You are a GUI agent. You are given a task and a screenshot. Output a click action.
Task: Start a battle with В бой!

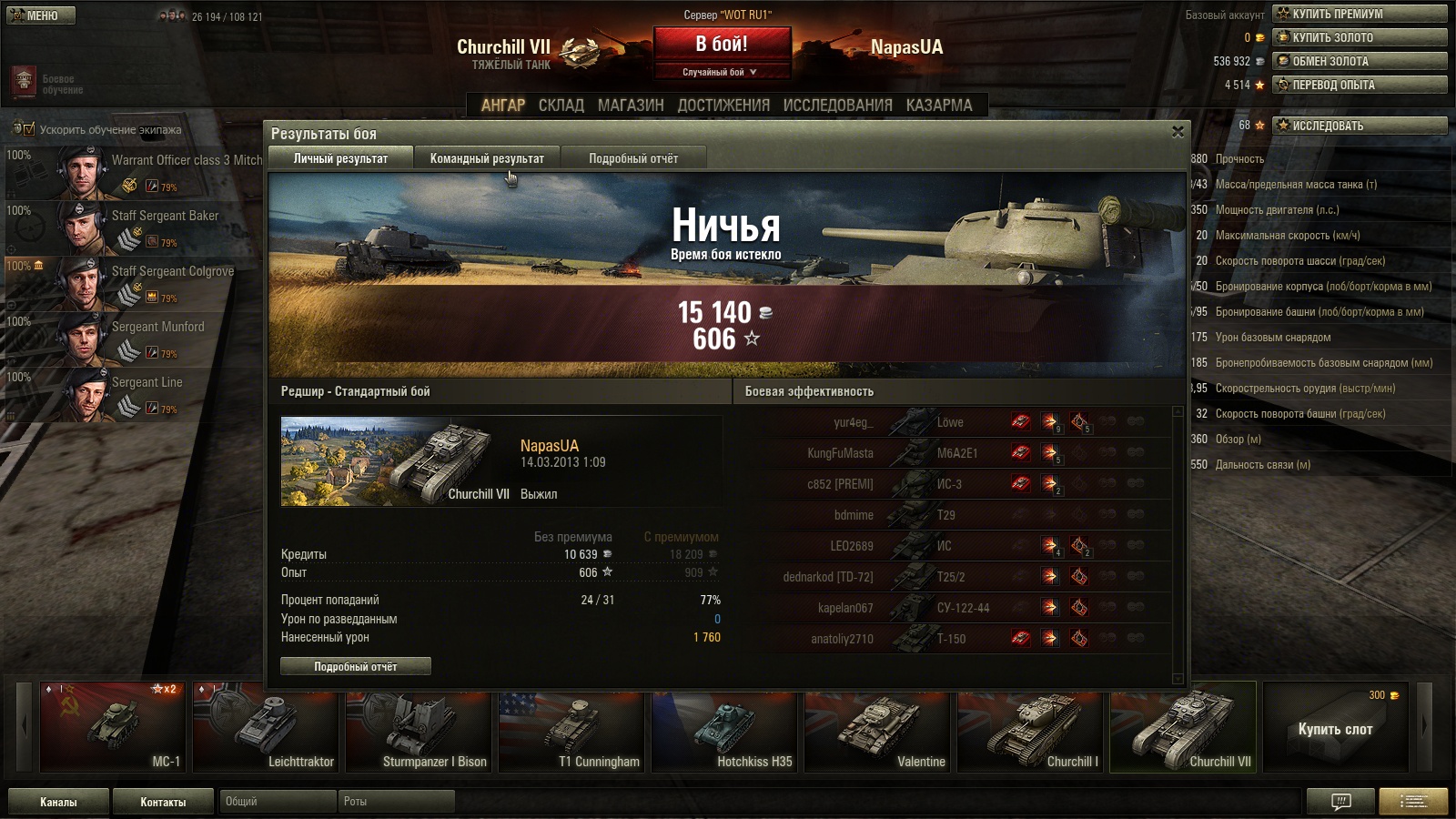pyautogui.click(x=722, y=45)
